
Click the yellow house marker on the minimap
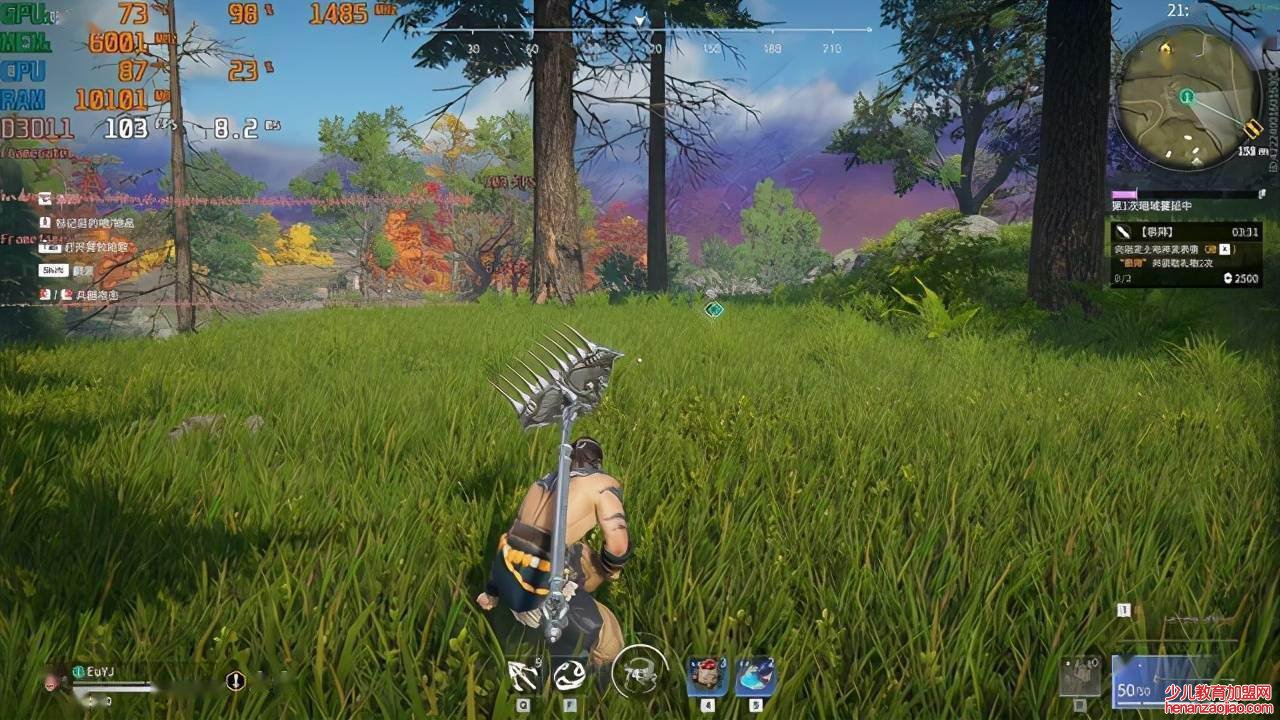[1168, 50]
